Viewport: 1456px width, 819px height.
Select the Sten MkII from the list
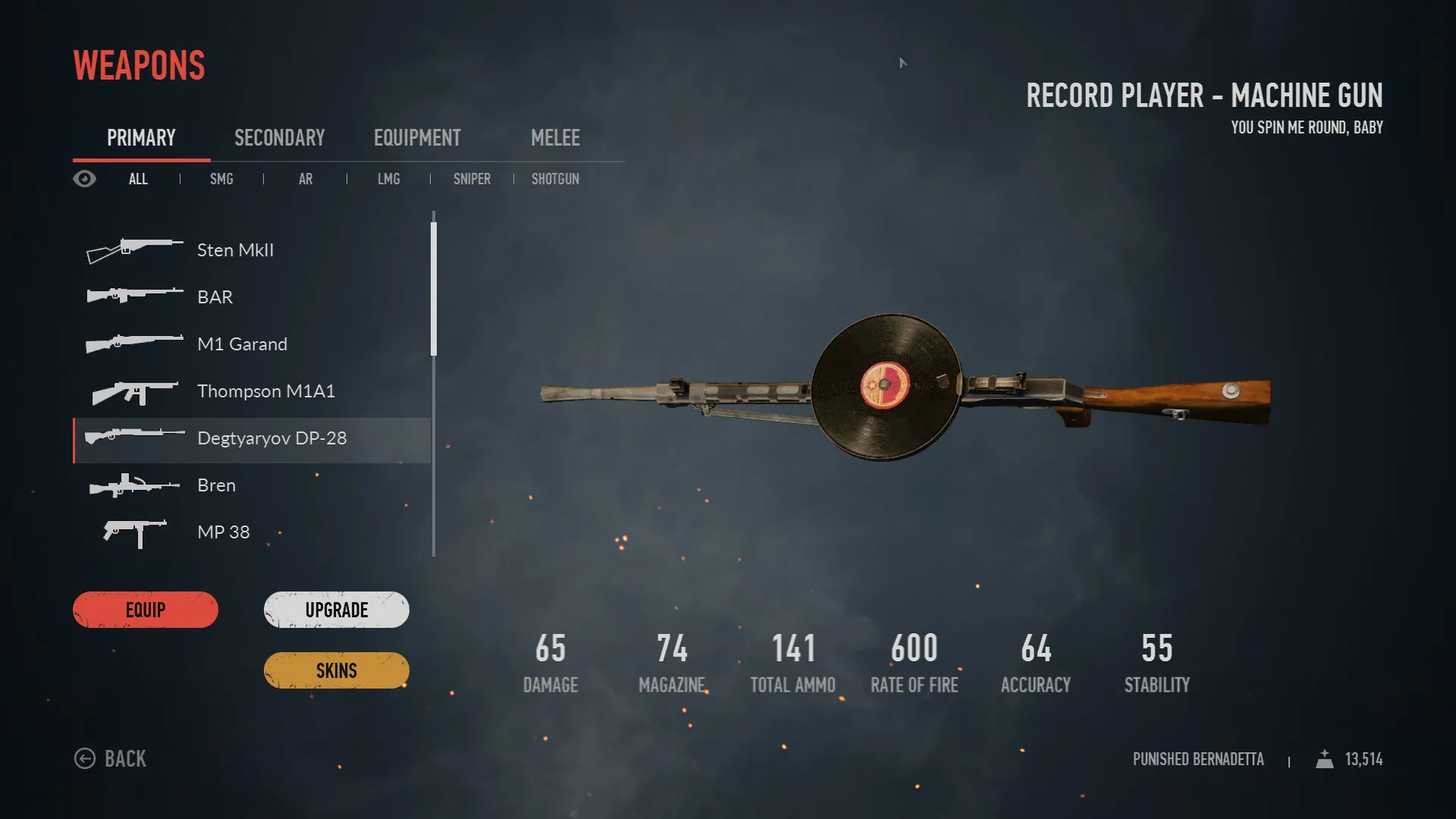tap(235, 250)
